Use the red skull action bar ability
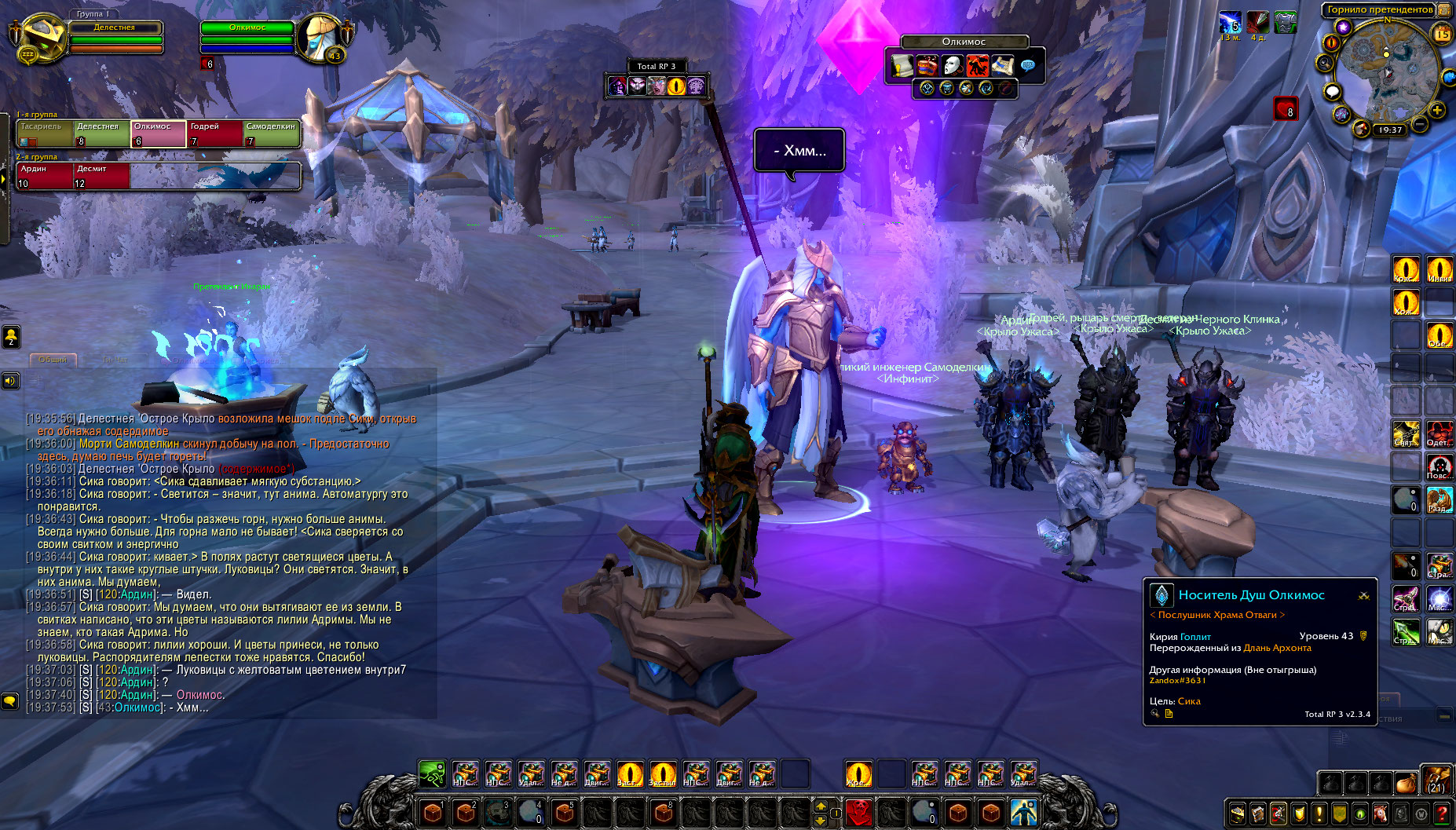This screenshot has height=830, width=1456. 859,811
